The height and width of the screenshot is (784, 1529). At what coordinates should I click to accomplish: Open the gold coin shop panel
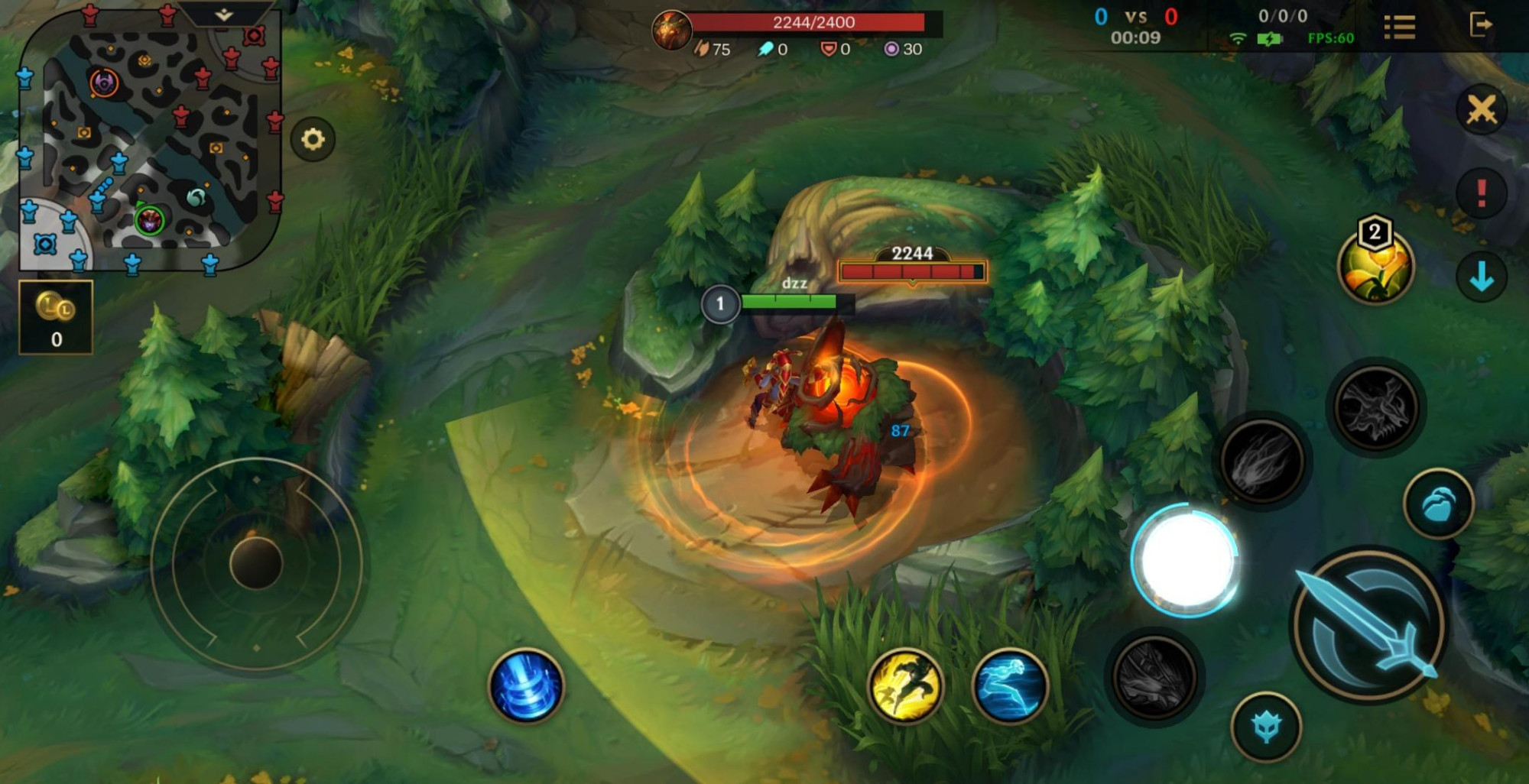pyautogui.click(x=56, y=317)
